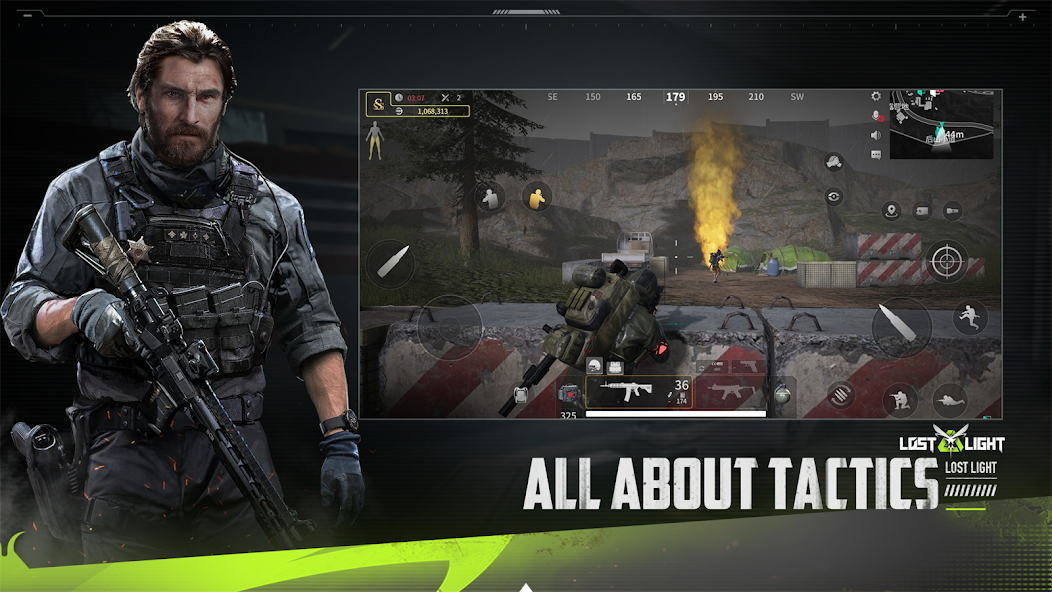Screen dimensions: 1052x592
Task: Select the primary assault rifle slot
Action: click(x=635, y=391)
